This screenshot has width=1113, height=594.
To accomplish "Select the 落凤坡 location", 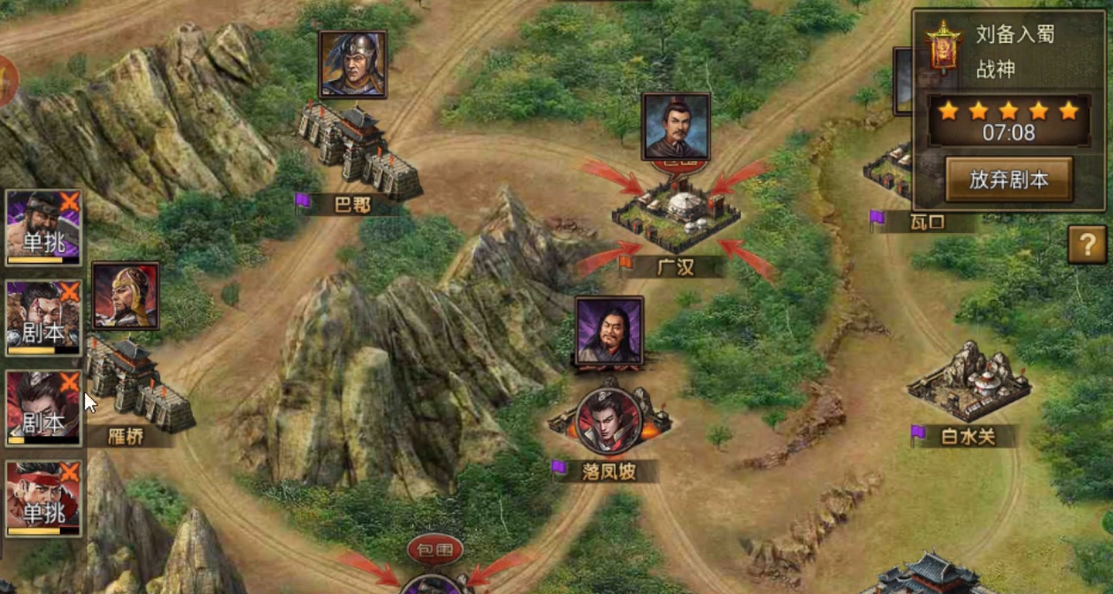I will [608, 470].
